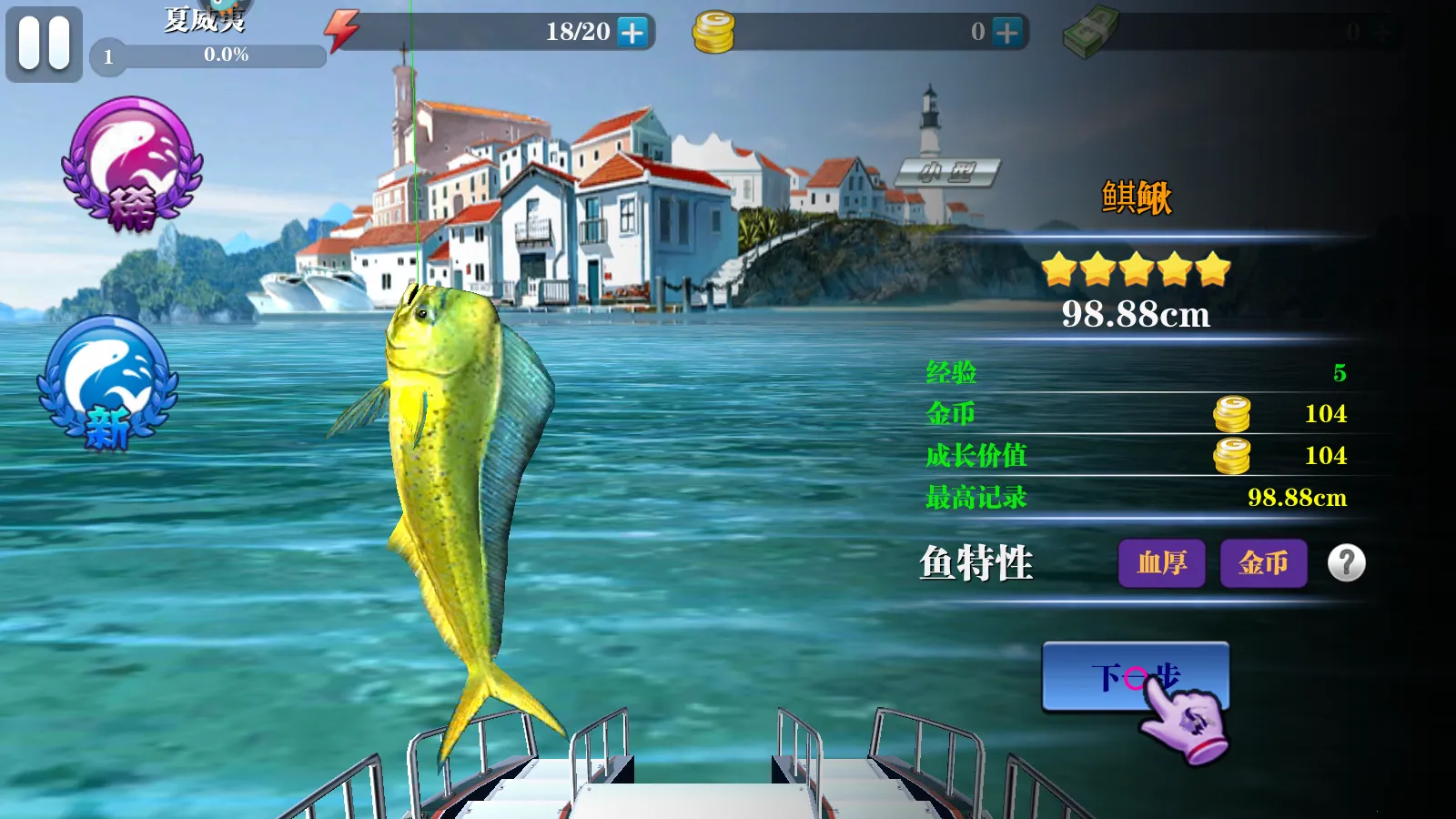Open the purple rare fish badge

pyautogui.click(x=132, y=164)
